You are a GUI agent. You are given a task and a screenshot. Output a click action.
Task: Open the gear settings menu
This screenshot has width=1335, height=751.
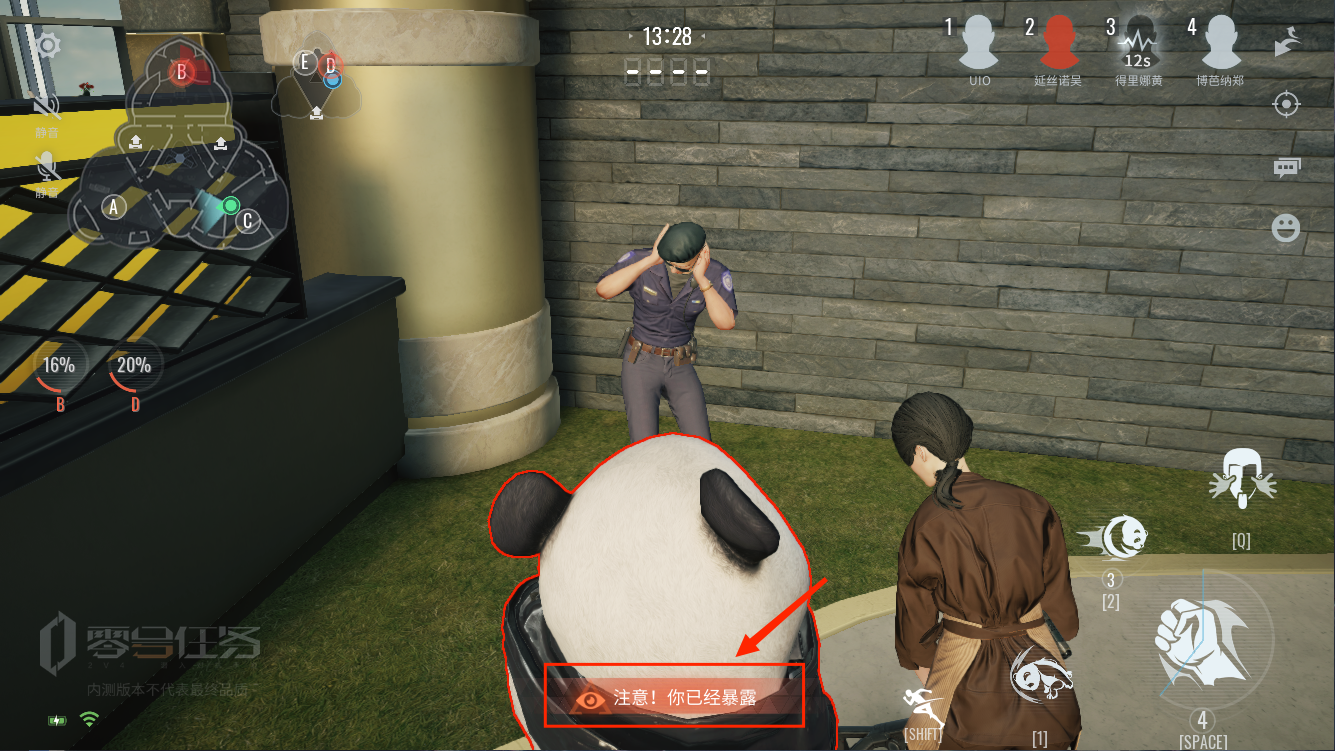coord(48,45)
